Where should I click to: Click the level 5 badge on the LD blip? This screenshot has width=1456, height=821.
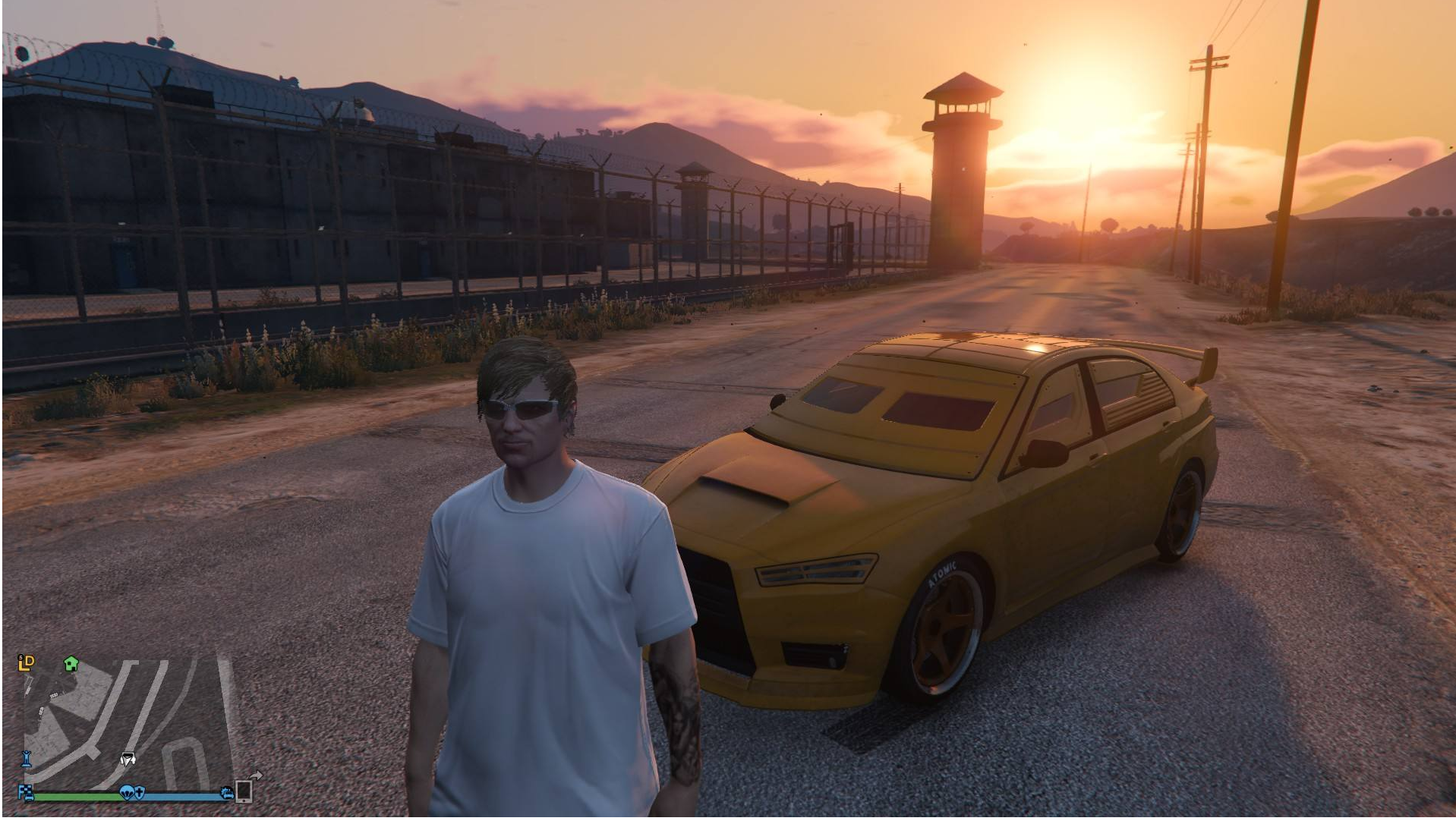[x=20, y=657]
